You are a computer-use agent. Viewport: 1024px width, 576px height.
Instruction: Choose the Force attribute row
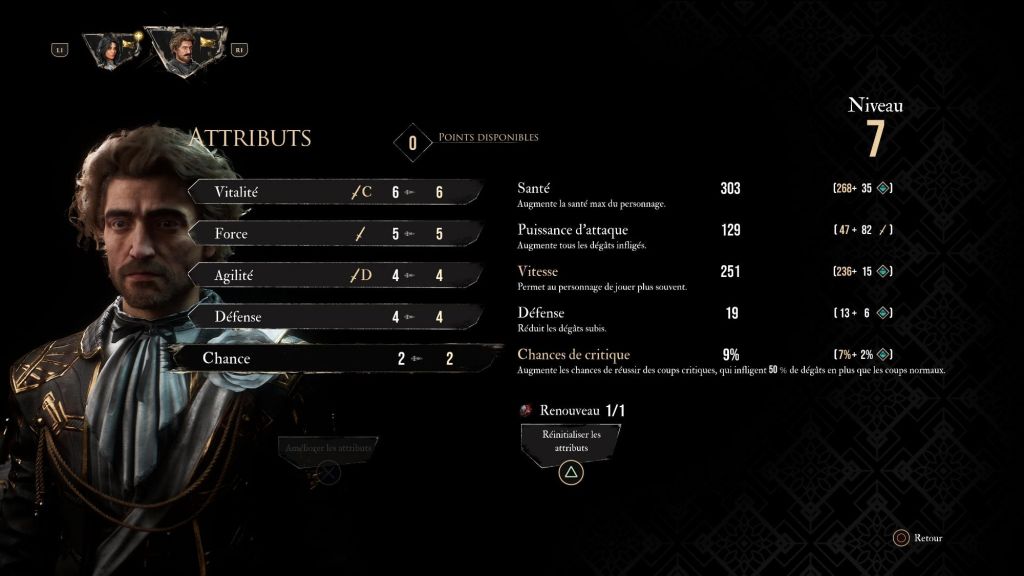335,234
